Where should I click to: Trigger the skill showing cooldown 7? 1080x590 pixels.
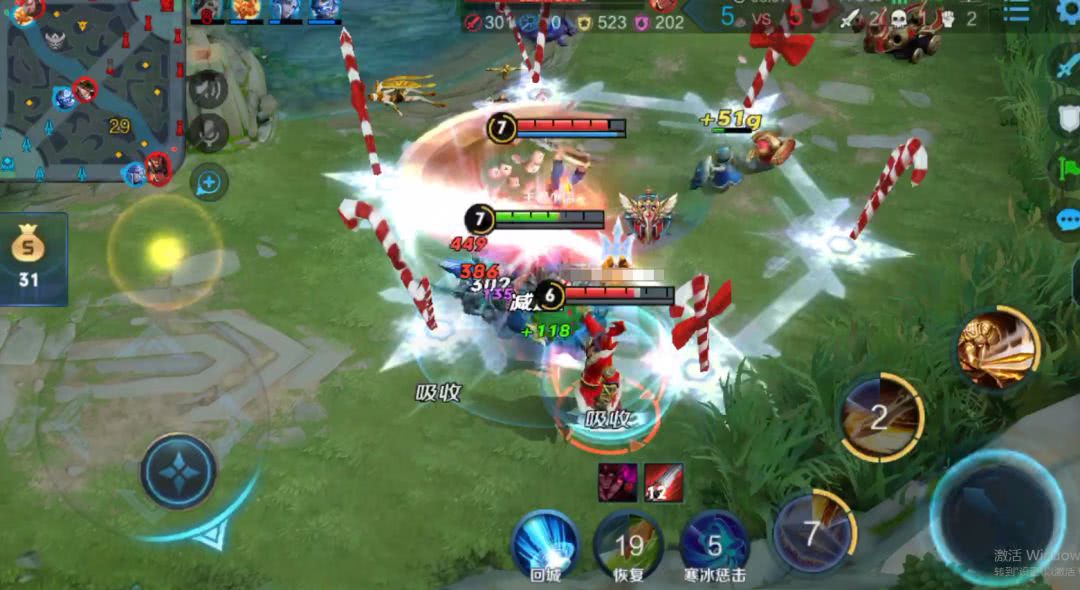tap(813, 533)
